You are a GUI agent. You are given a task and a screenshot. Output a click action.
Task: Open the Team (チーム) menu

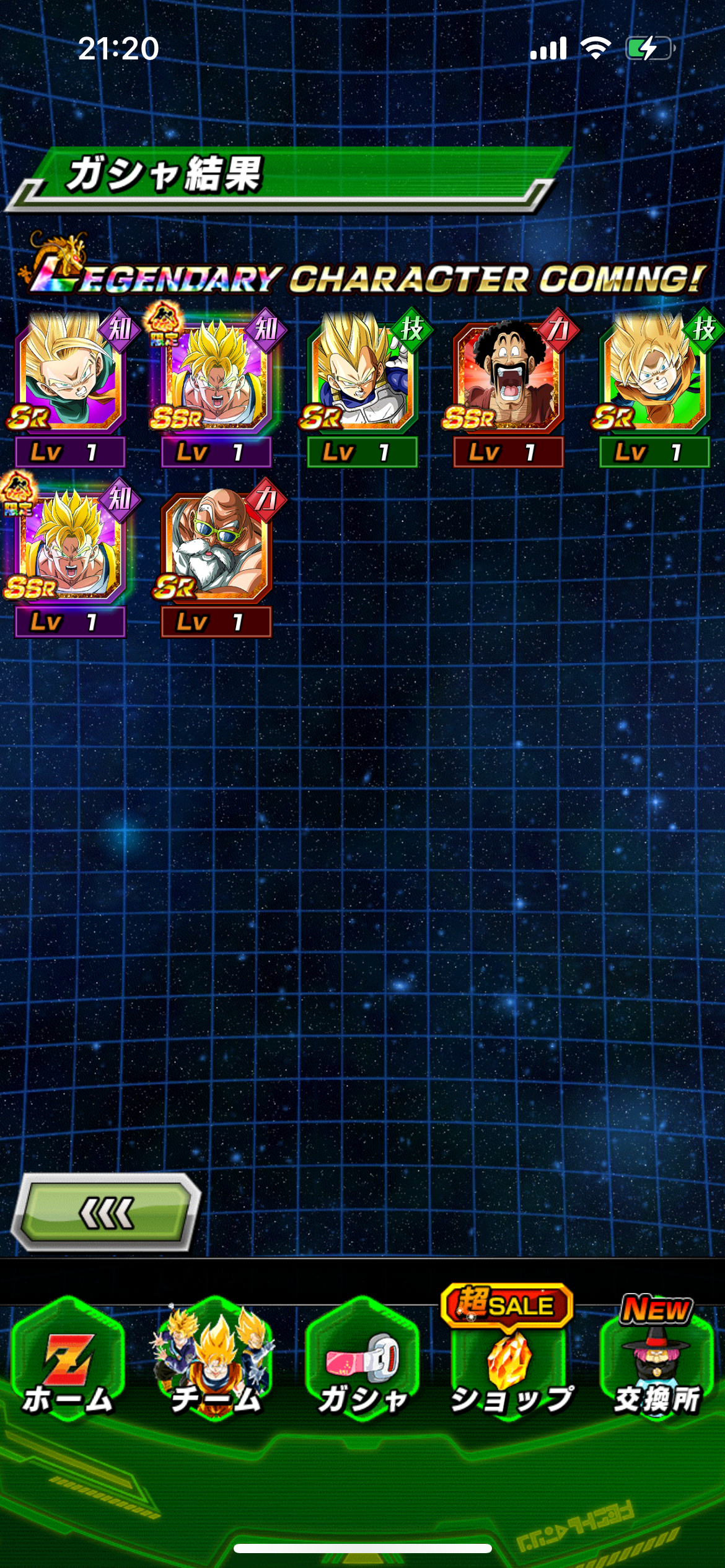(215, 1362)
